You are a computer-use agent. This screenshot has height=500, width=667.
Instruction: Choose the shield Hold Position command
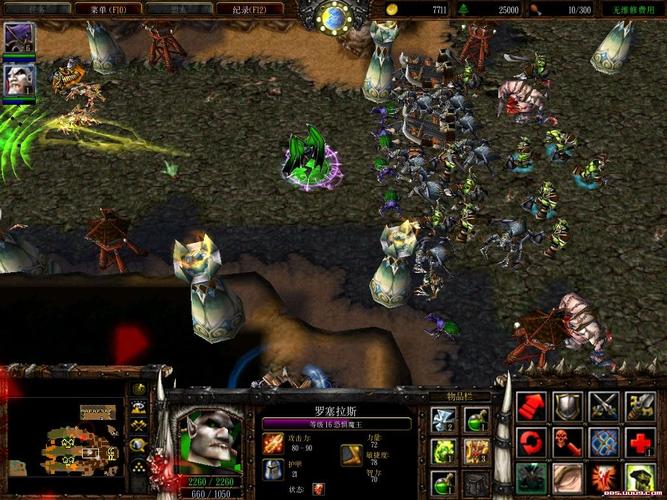pyautogui.click(x=568, y=407)
